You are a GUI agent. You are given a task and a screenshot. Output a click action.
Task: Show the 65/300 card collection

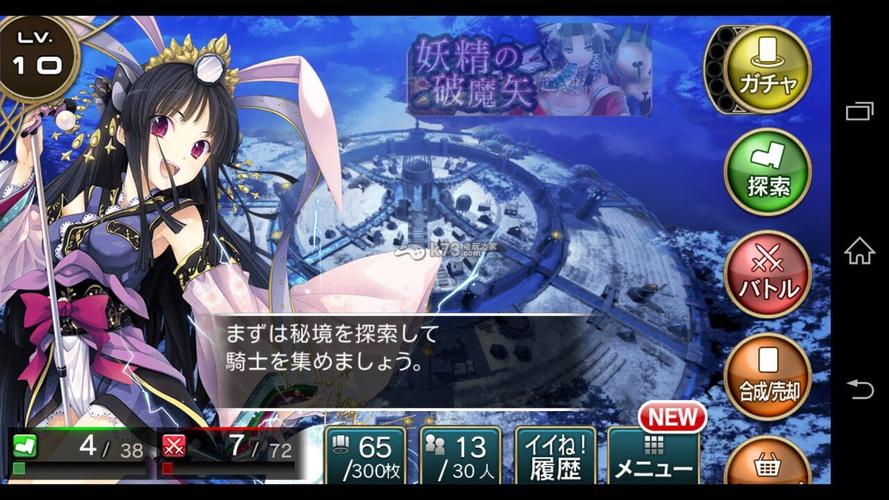point(365,457)
